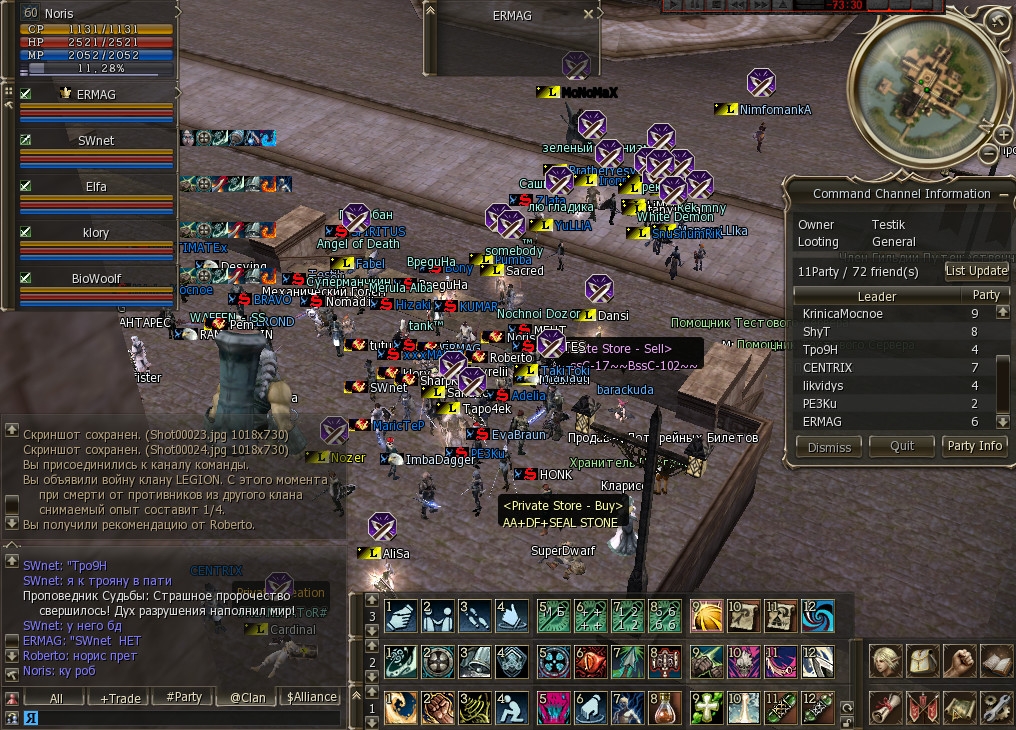Screen dimensions: 1016x730
Task: Target party member BioWoolf's frame
Action: pos(96,279)
